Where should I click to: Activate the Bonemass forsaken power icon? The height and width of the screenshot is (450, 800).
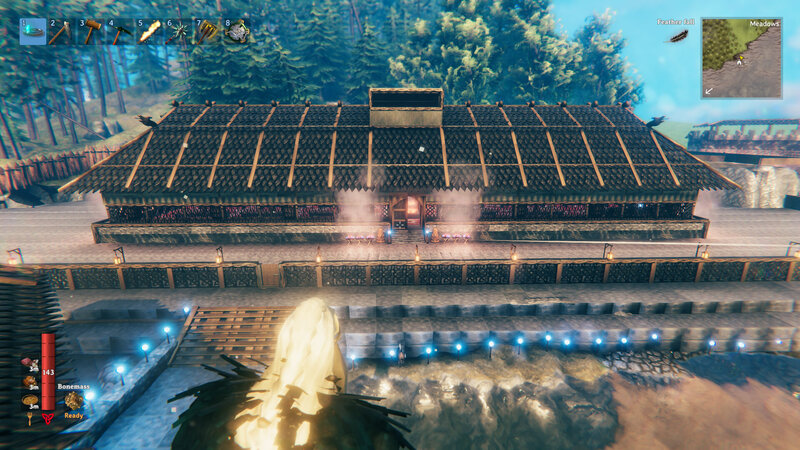pos(74,400)
